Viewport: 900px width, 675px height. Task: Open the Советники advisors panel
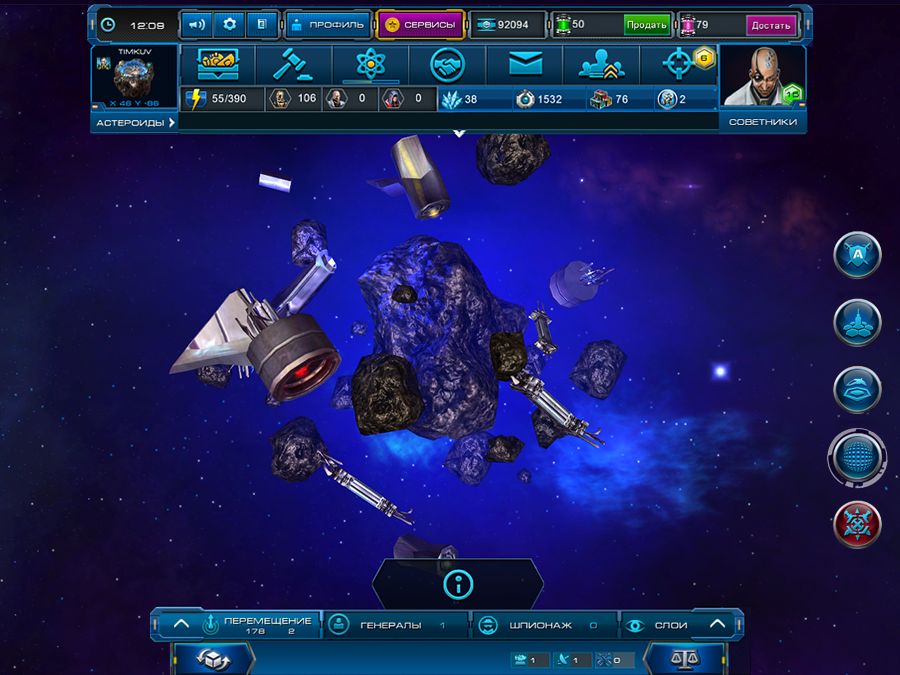pos(763,122)
